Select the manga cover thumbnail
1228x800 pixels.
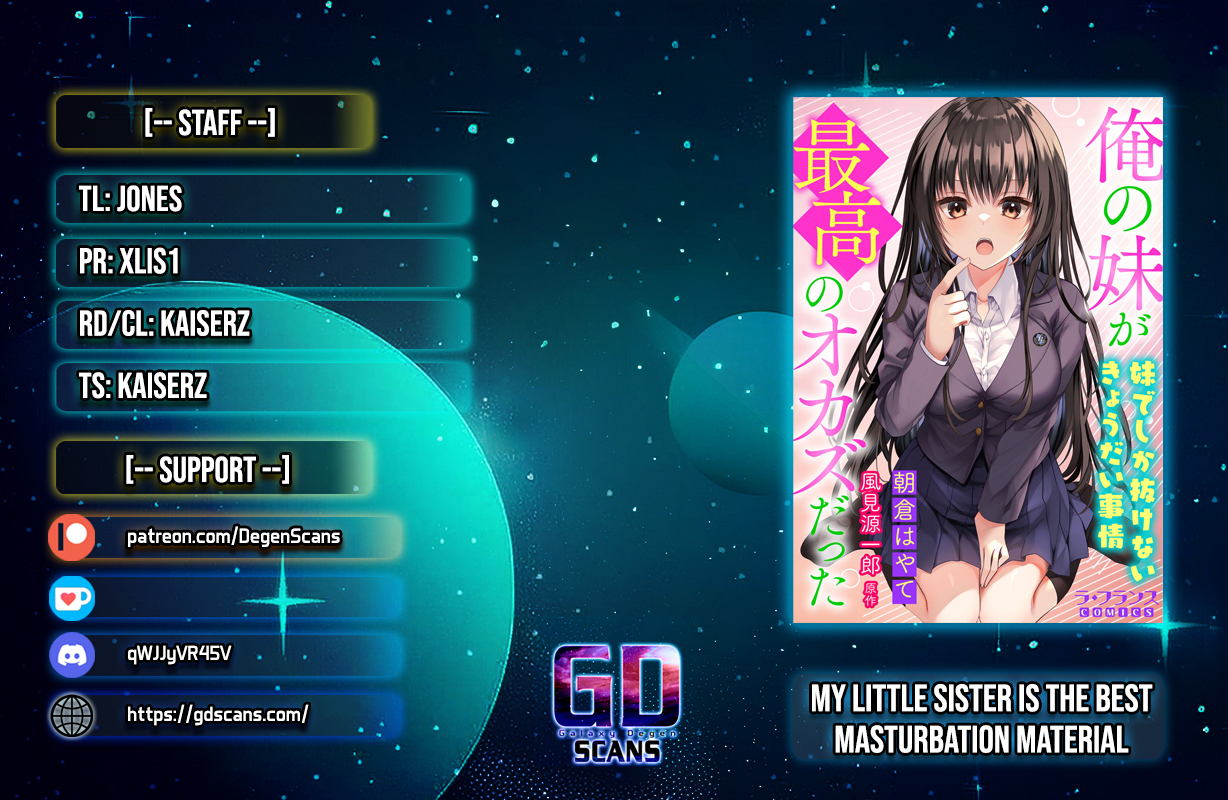coord(977,360)
